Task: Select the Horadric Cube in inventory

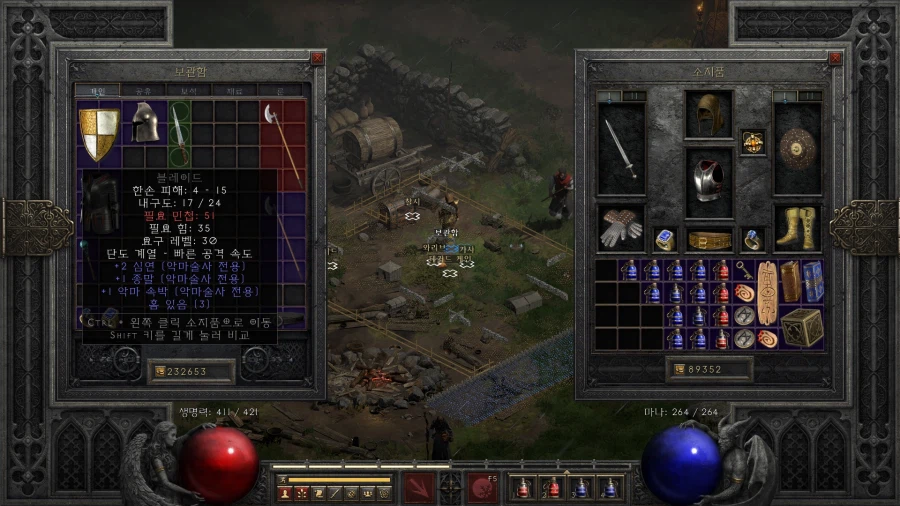Action: click(802, 327)
